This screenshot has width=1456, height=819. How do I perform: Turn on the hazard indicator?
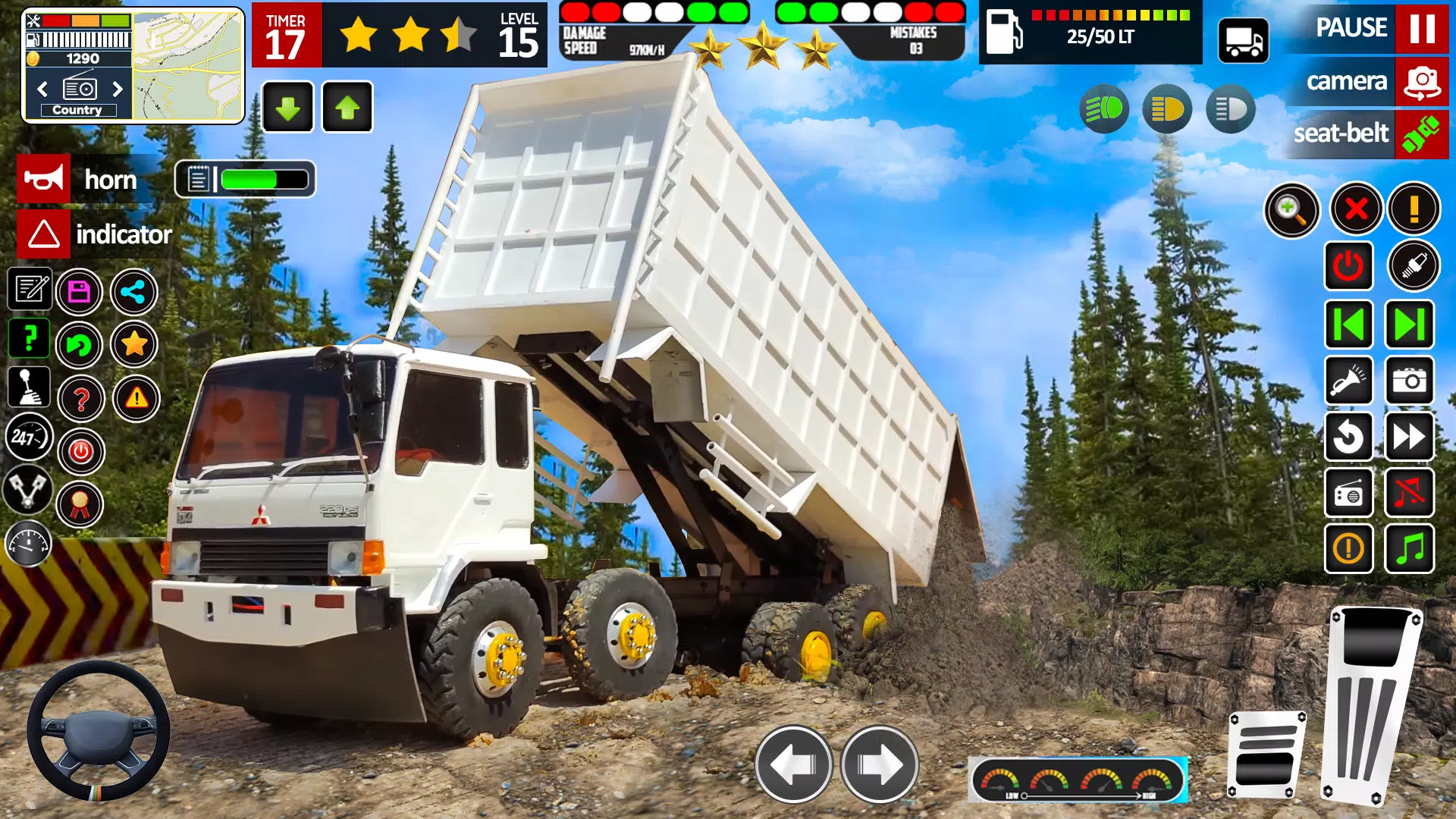(x=44, y=234)
